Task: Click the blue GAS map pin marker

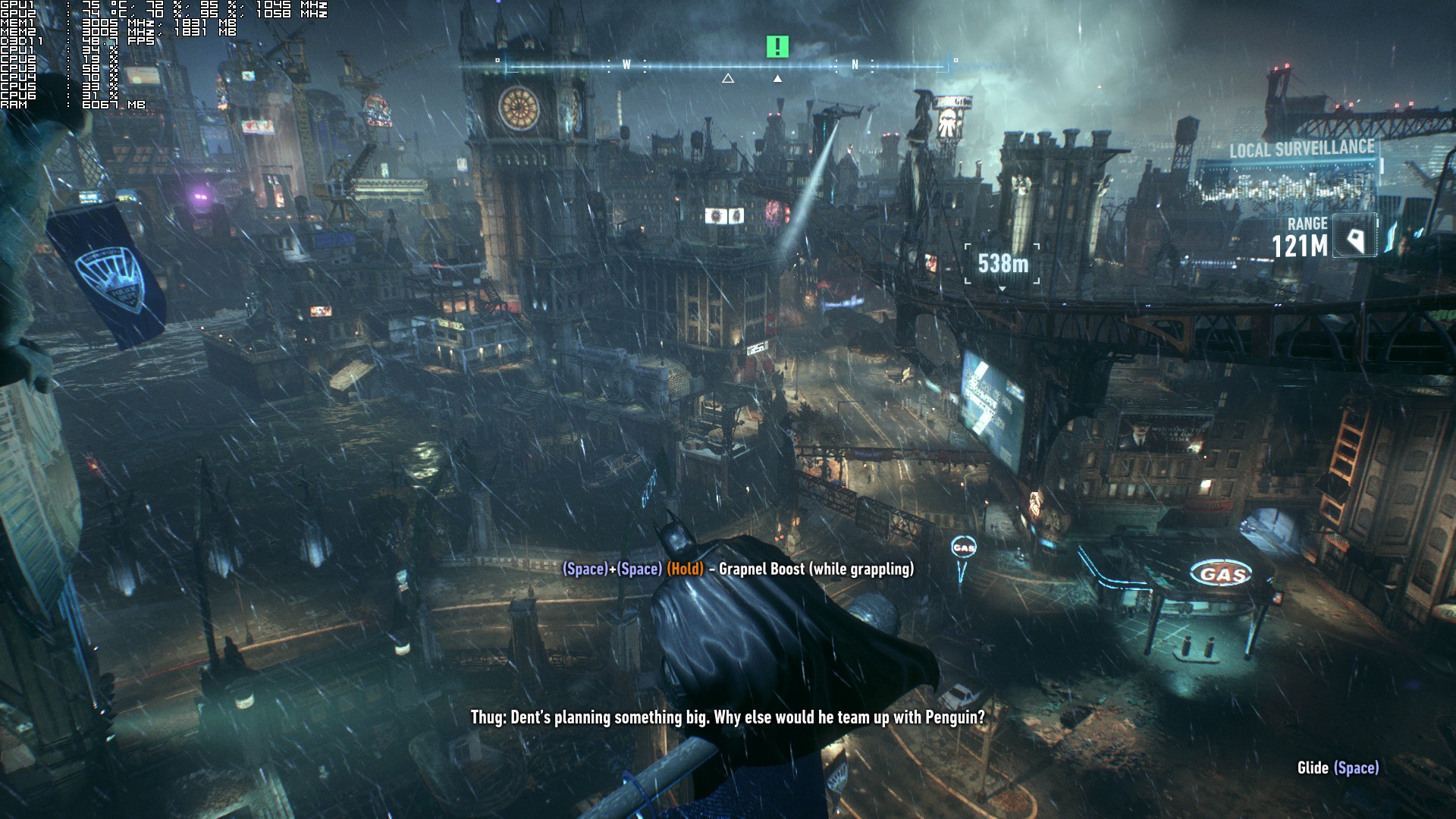Action: [x=964, y=548]
